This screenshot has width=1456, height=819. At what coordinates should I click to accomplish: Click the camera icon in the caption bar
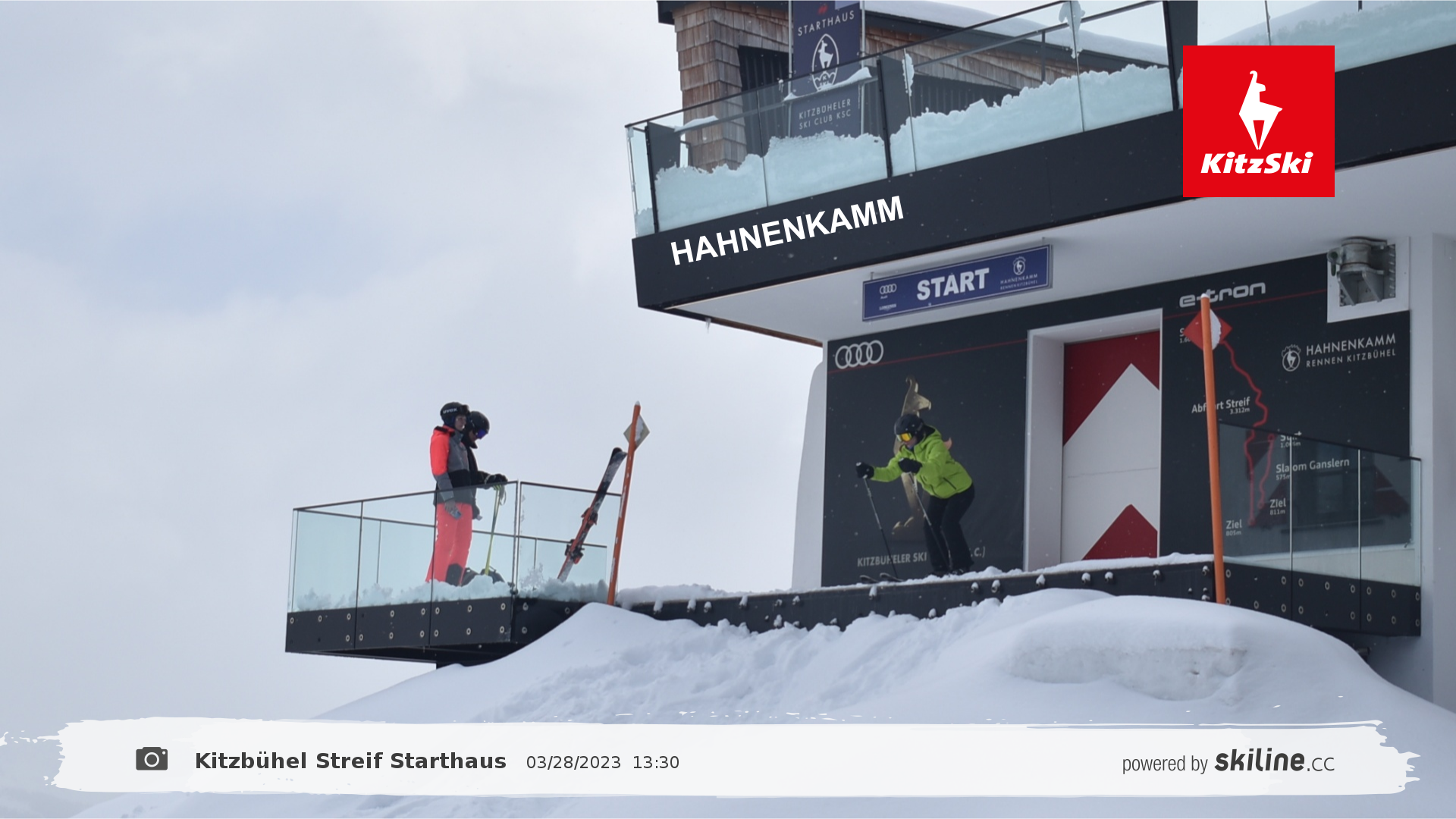tap(152, 759)
